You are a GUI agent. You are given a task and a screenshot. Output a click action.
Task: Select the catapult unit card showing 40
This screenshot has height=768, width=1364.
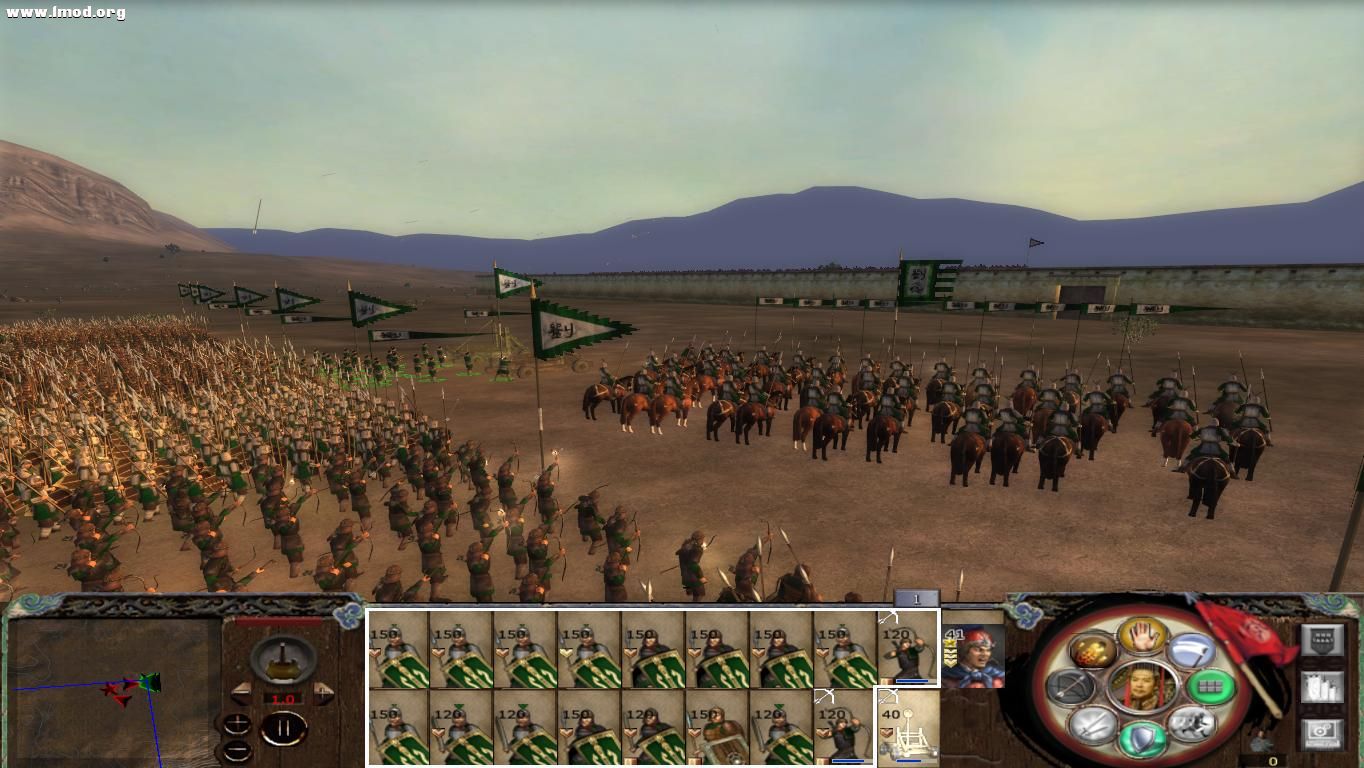click(908, 730)
